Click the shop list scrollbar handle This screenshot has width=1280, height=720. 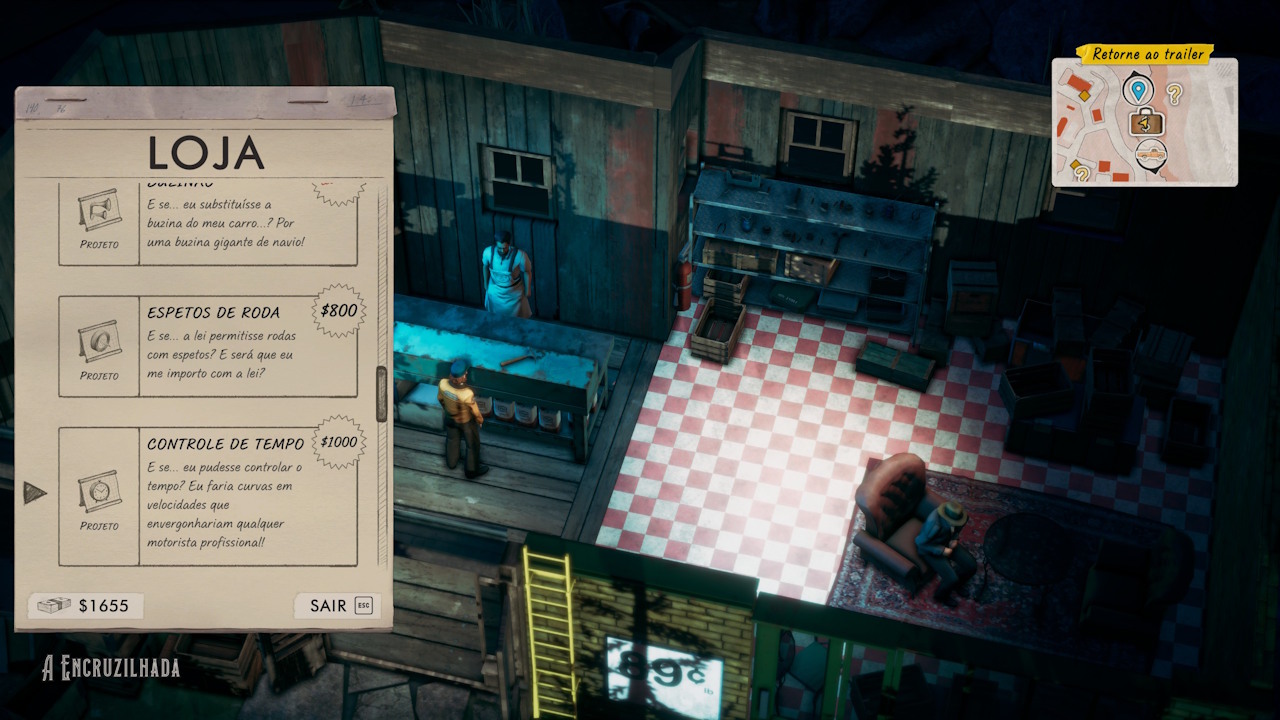[x=381, y=393]
